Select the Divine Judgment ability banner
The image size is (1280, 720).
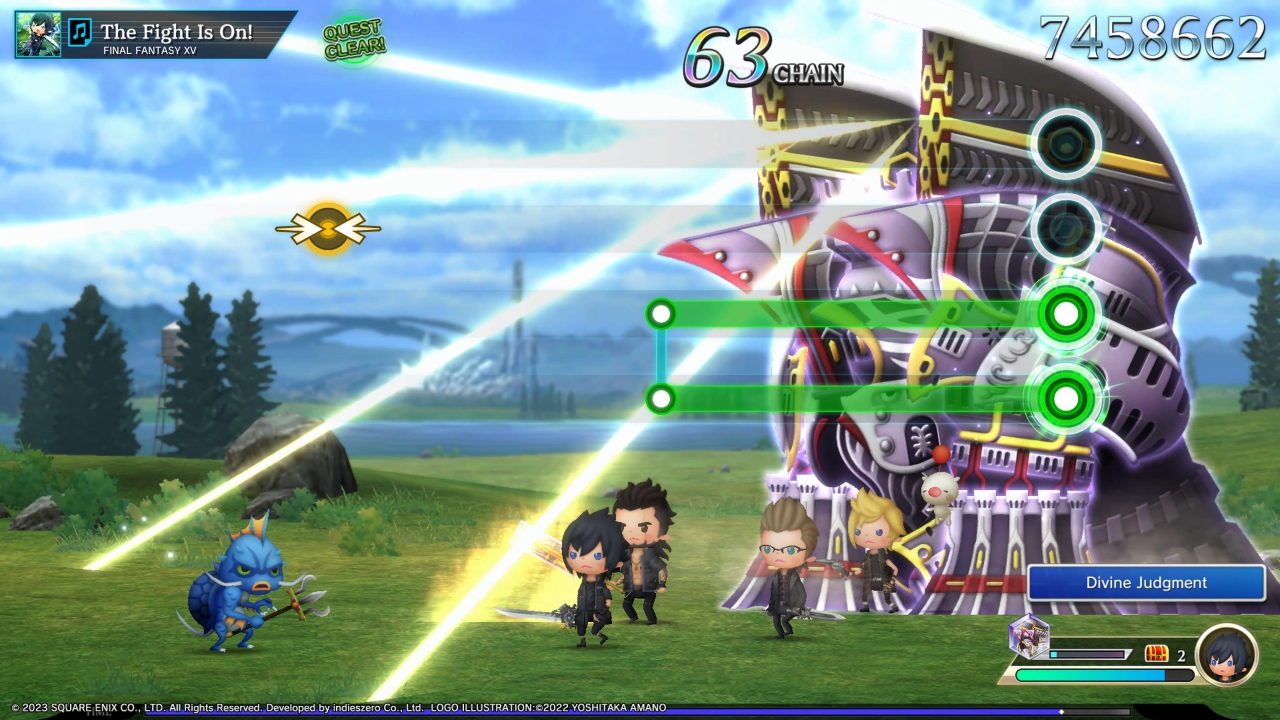coord(1146,583)
